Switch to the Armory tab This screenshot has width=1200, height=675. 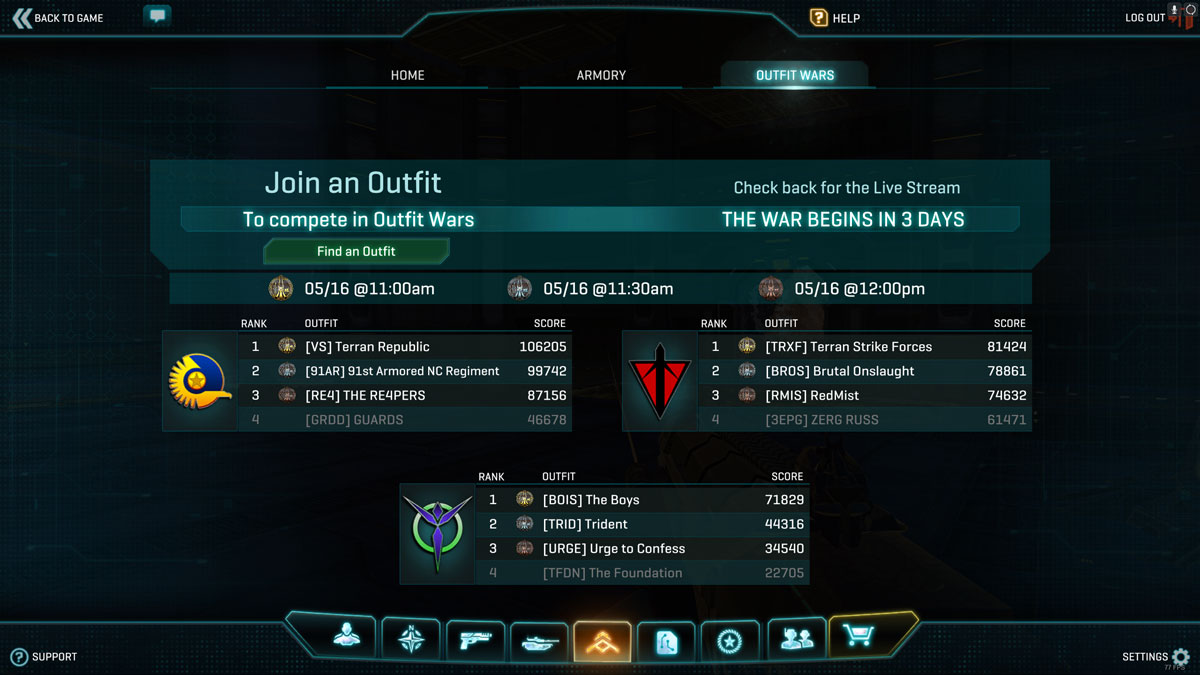[601, 75]
